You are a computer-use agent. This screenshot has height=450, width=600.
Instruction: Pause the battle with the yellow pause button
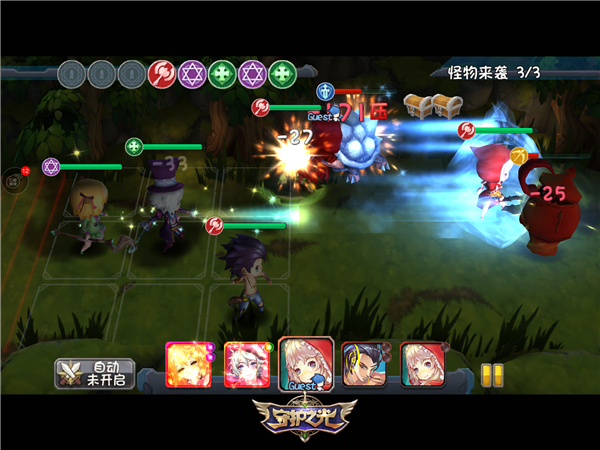coord(490,374)
